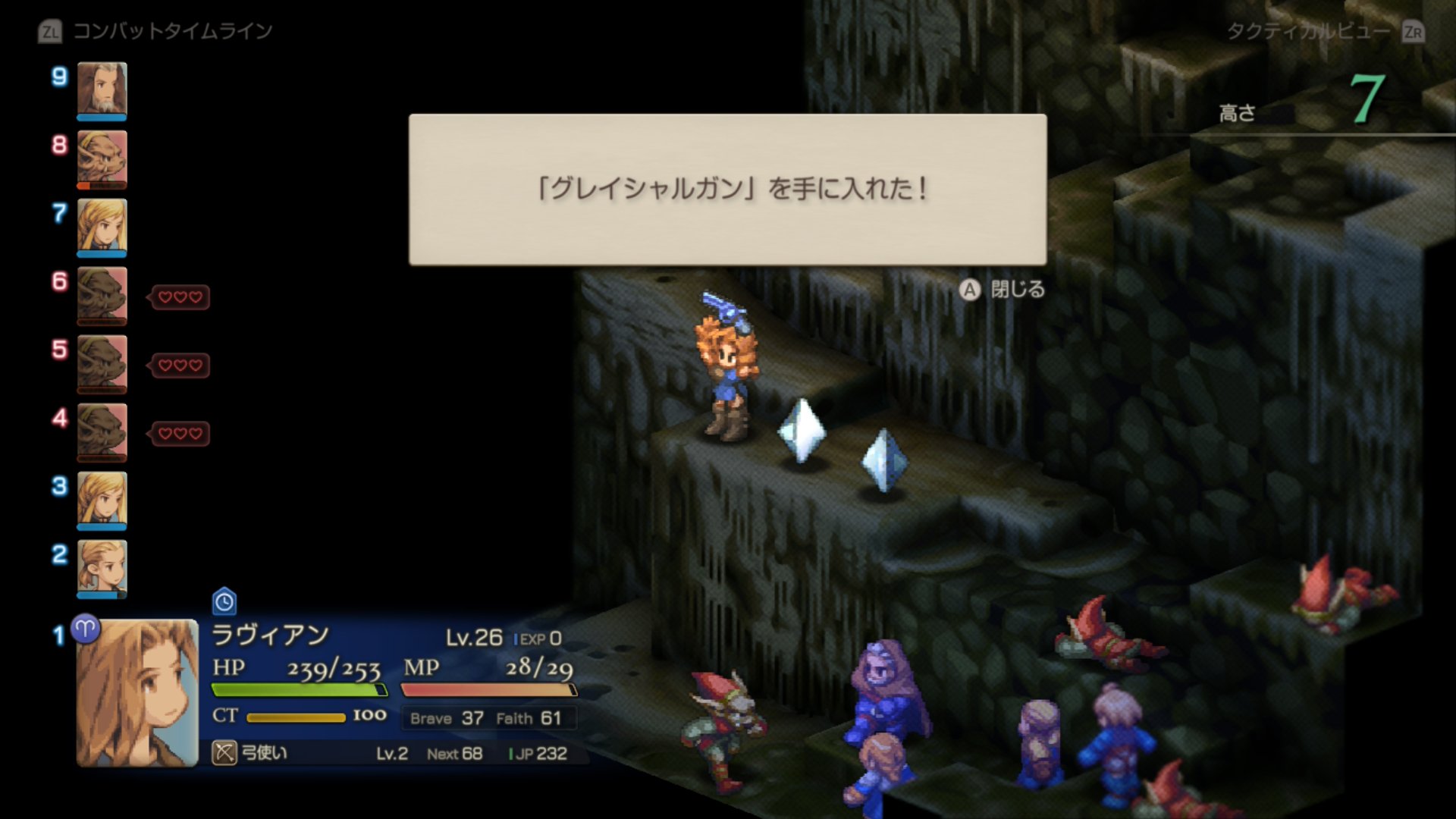
Task: Click the charmed enemy portrait at turn 4
Action: (102, 431)
